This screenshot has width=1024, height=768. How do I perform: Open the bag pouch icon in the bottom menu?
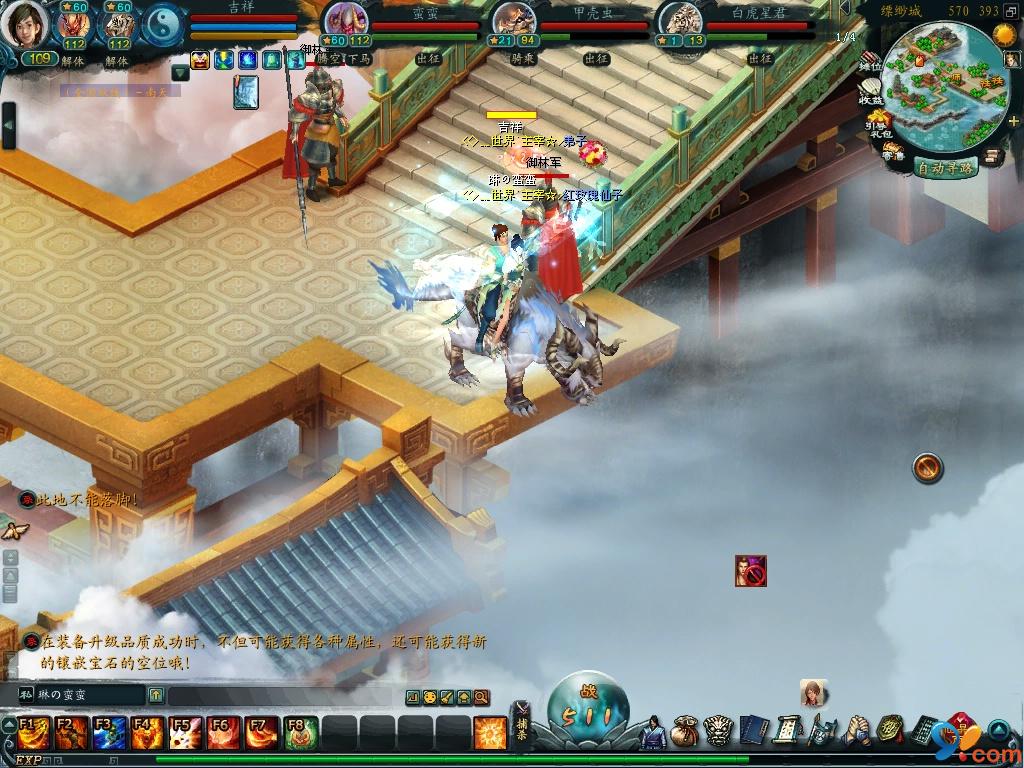click(x=685, y=731)
